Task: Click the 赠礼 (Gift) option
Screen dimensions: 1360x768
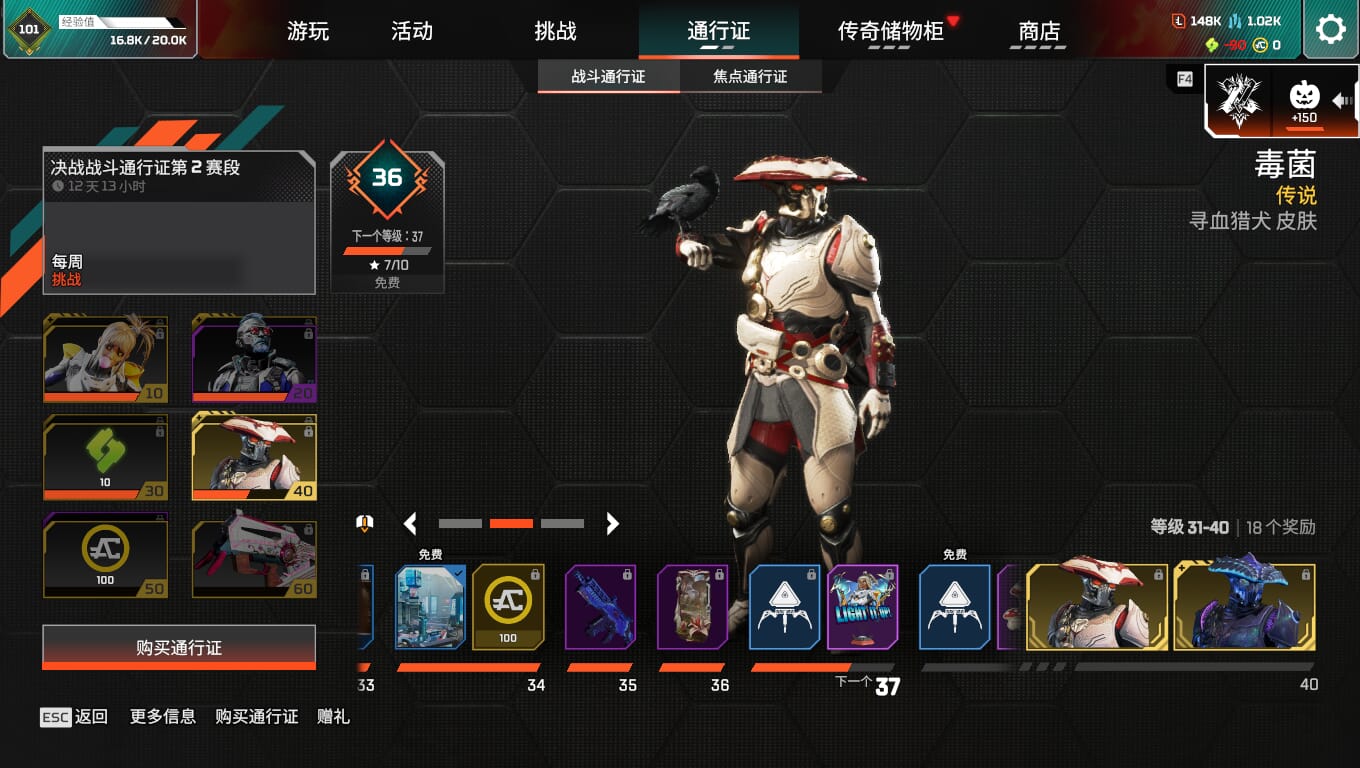Action: pos(333,716)
